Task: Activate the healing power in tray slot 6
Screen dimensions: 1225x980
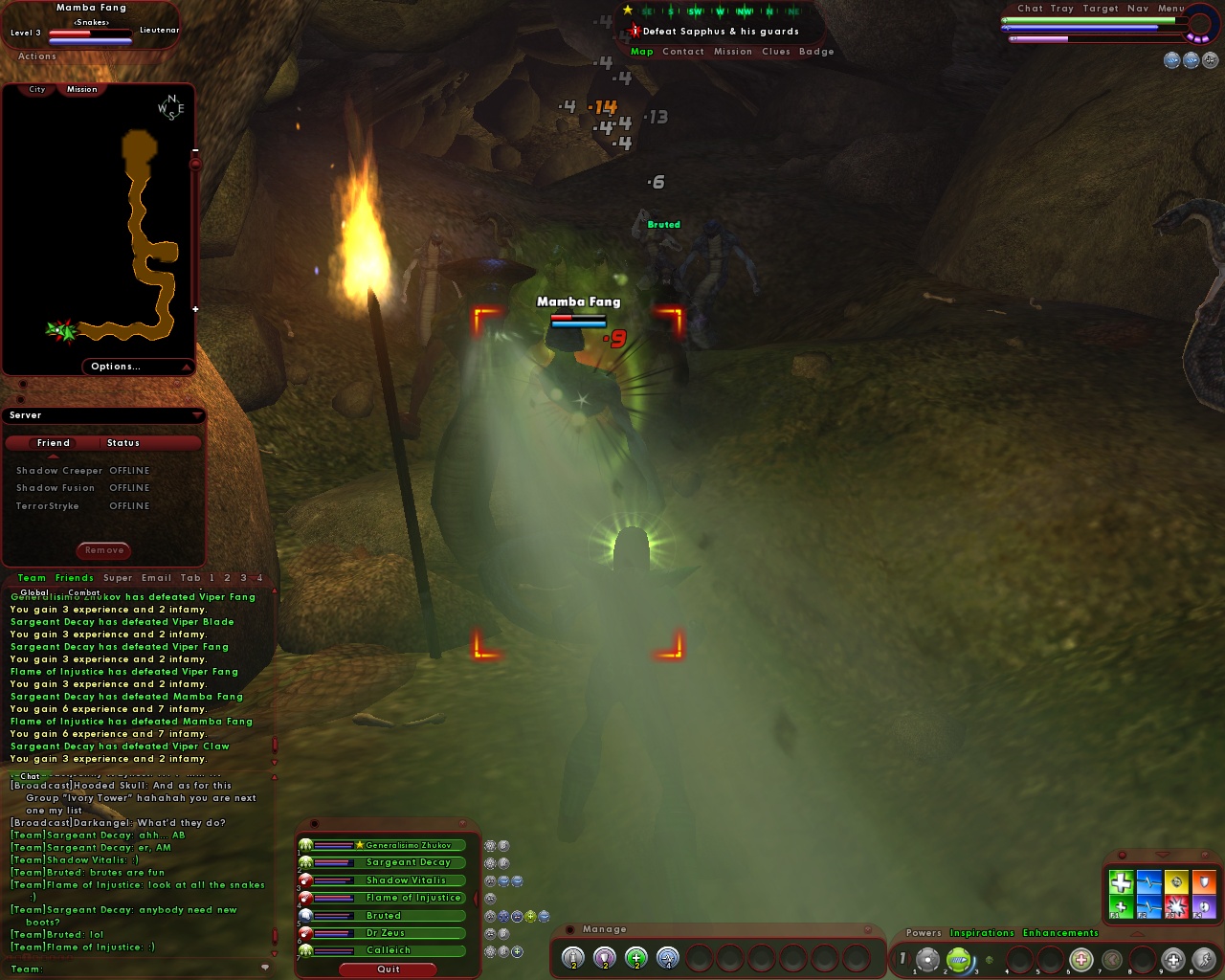Action: point(1081,958)
